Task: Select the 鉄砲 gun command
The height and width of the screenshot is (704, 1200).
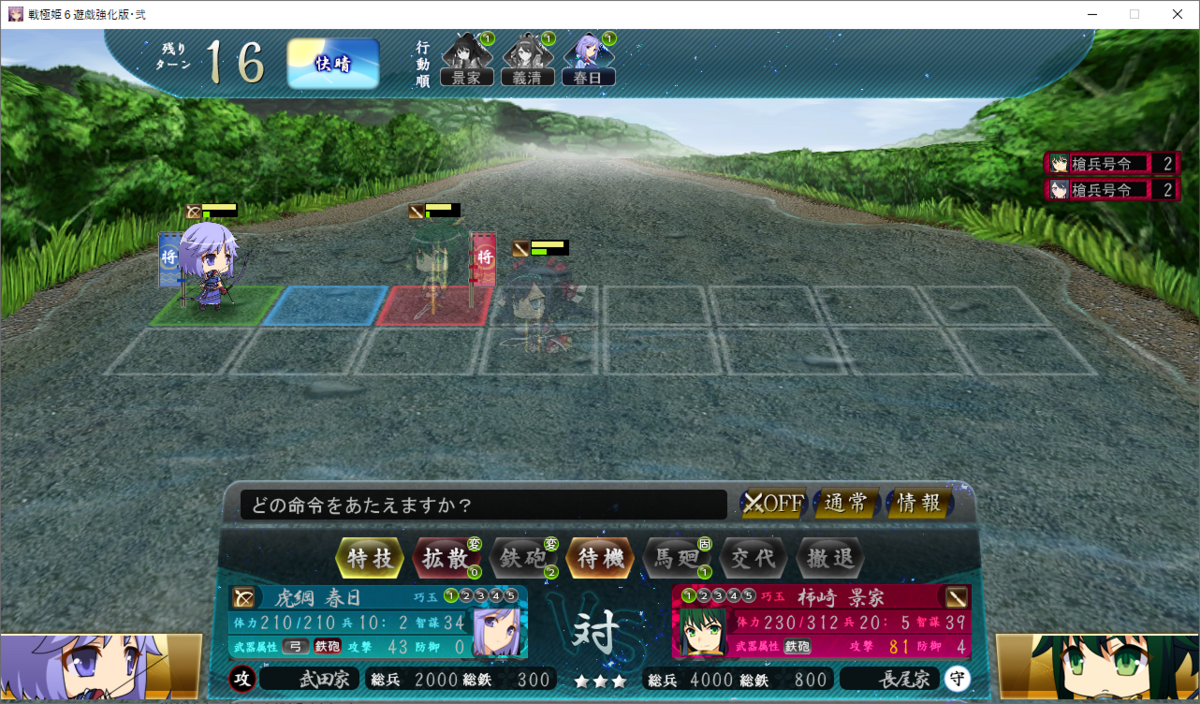Action: coord(523,558)
